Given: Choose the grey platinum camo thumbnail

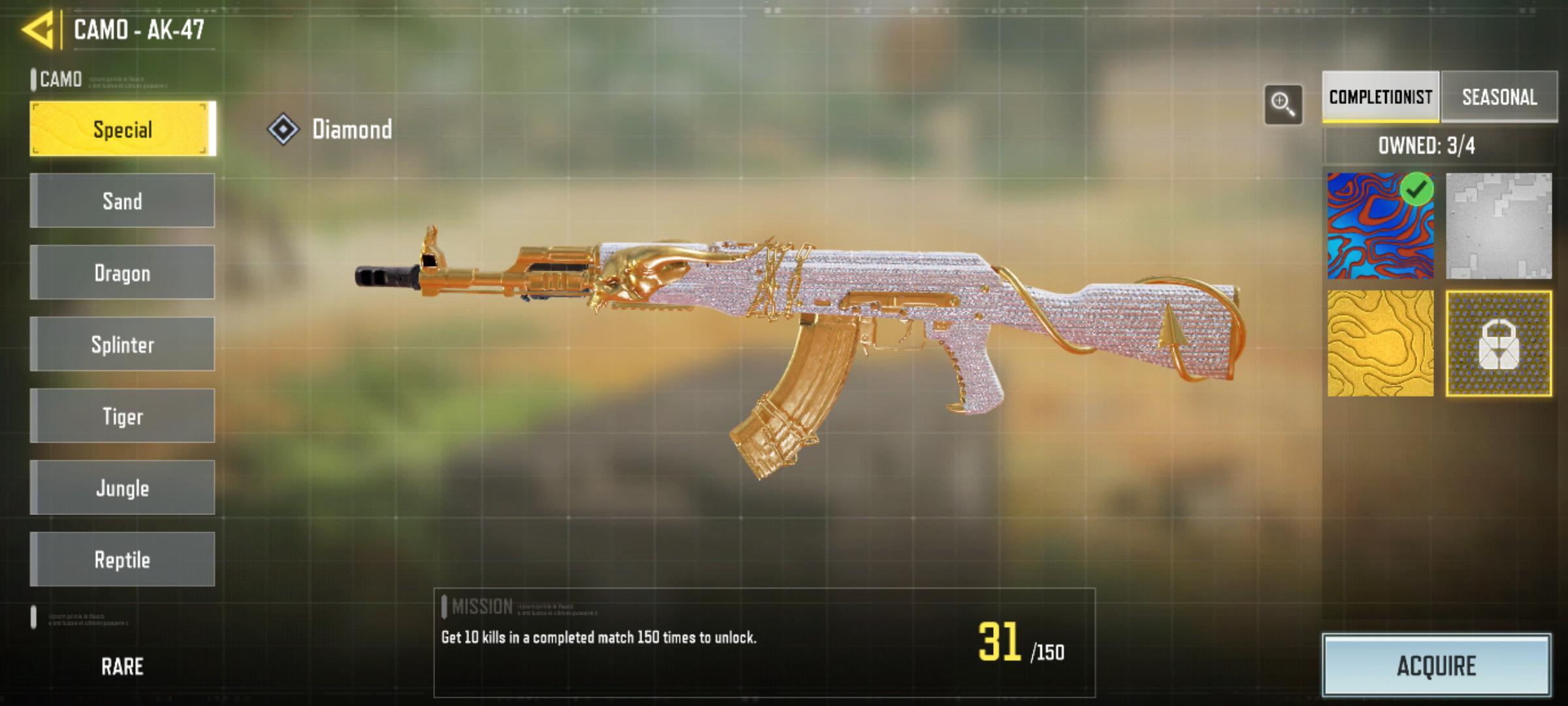Looking at the screenshot, I should [x=1498, y=226].
